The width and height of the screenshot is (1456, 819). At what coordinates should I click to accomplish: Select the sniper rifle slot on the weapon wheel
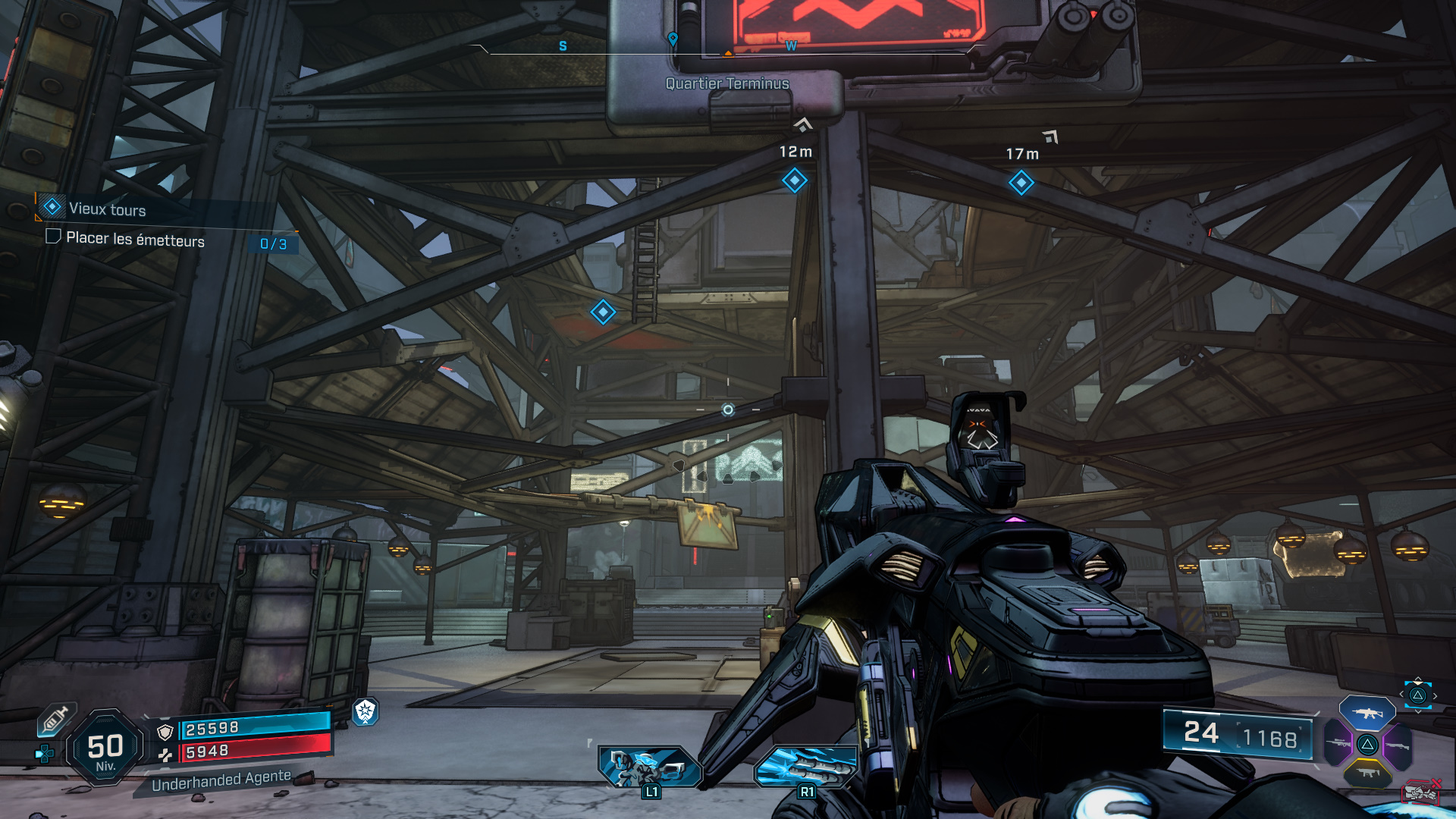[x=1338, y=743]
